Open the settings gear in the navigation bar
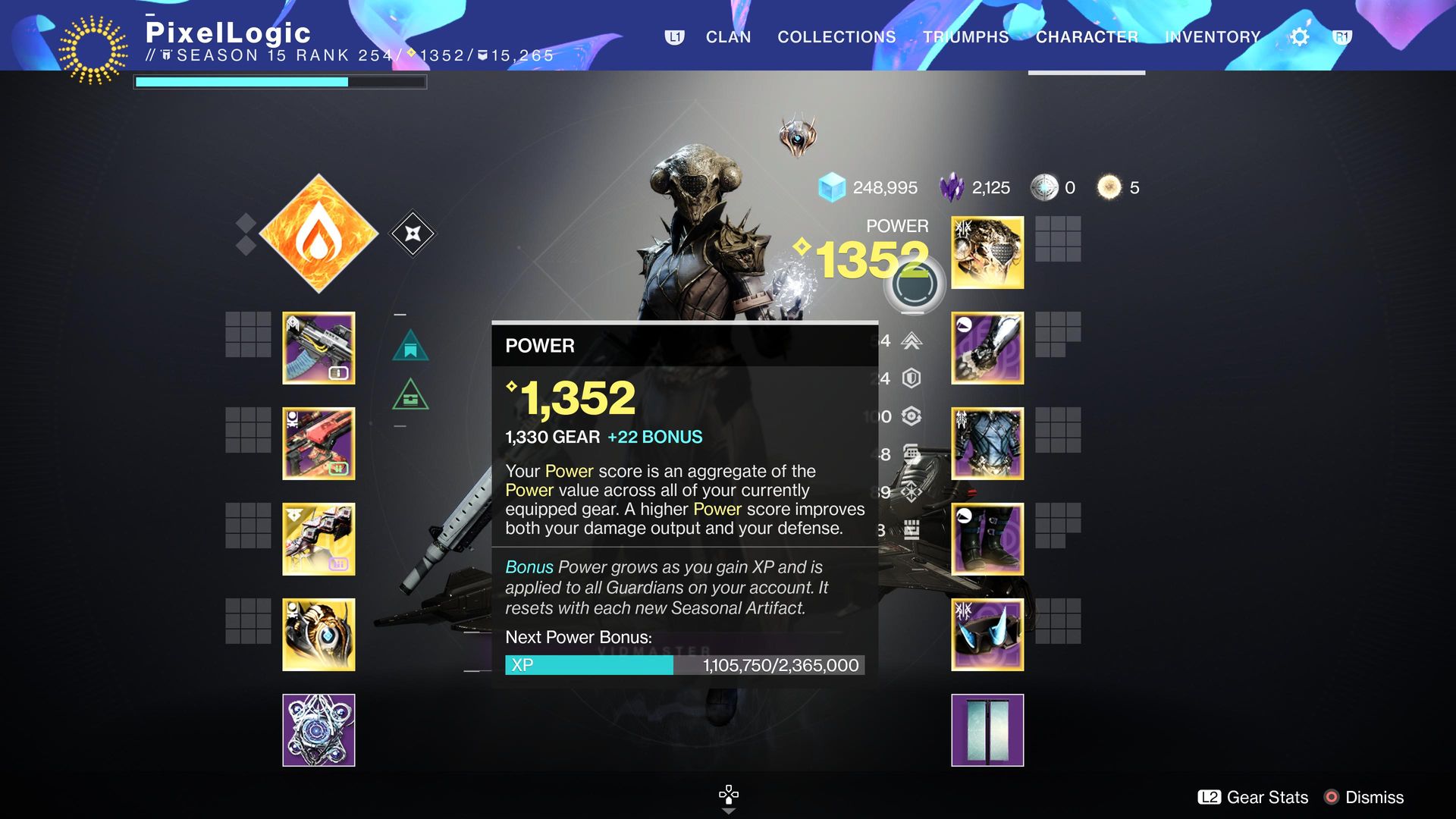This screenshot has width=1456, height=819. 1299,36
